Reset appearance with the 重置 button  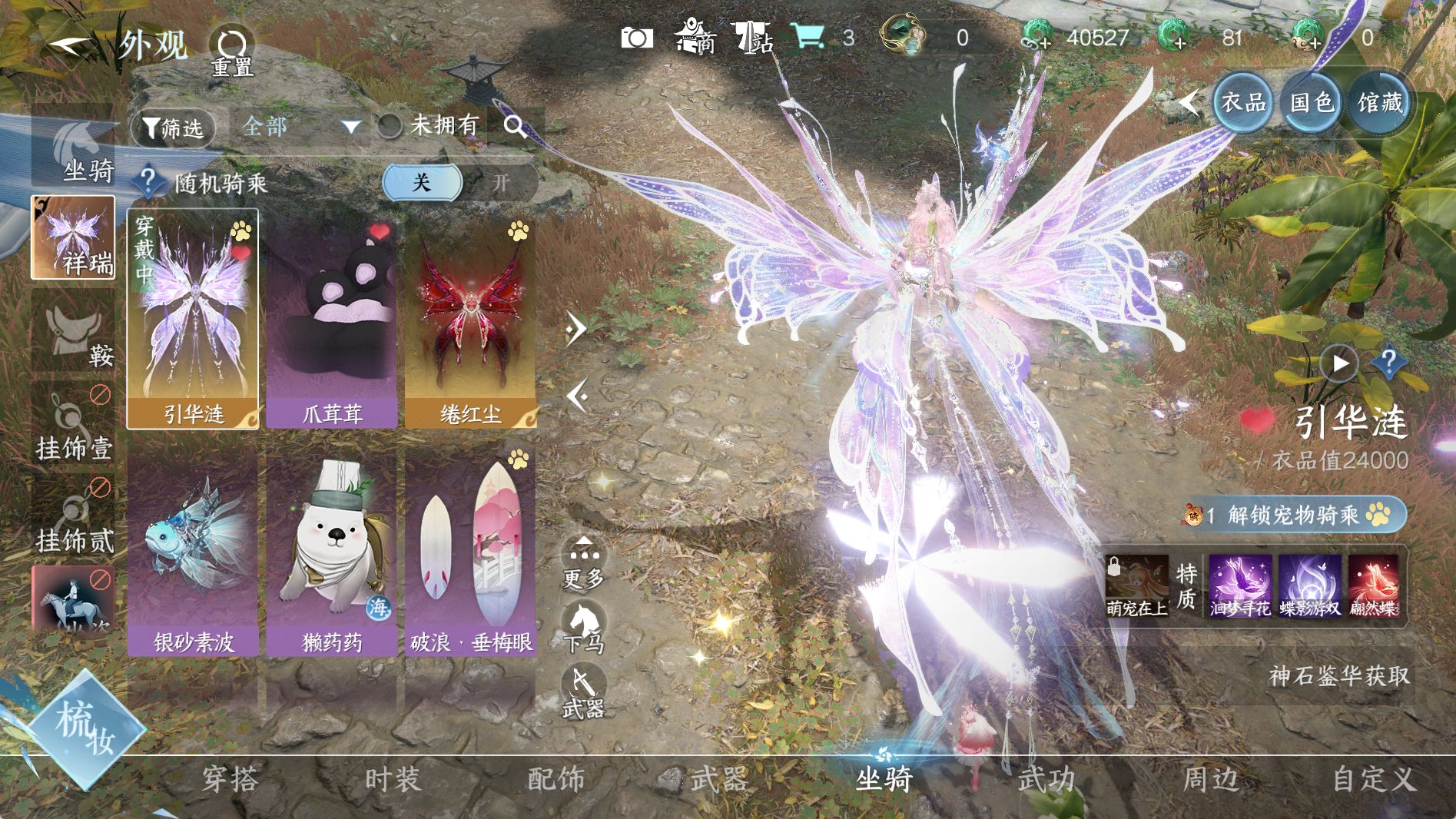coord(231,51)
